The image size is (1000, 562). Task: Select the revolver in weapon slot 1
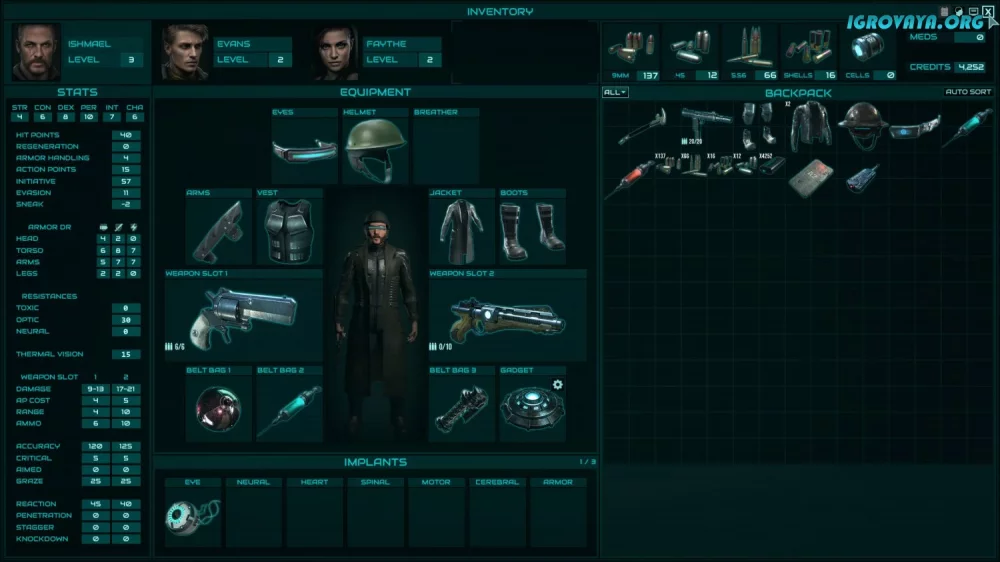(x=243, y=315)
